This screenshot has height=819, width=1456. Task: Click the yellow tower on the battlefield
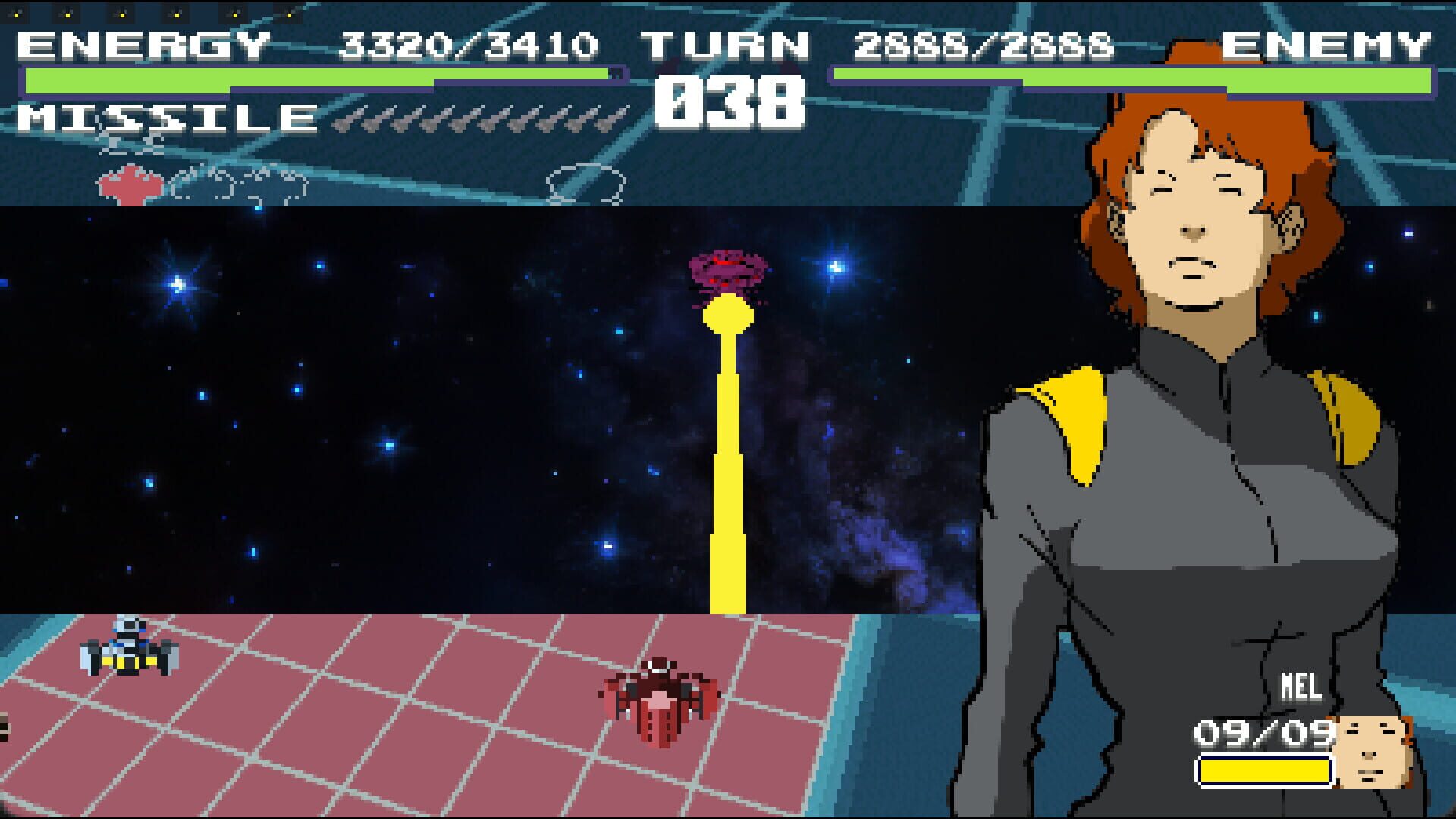click(728, 455)
